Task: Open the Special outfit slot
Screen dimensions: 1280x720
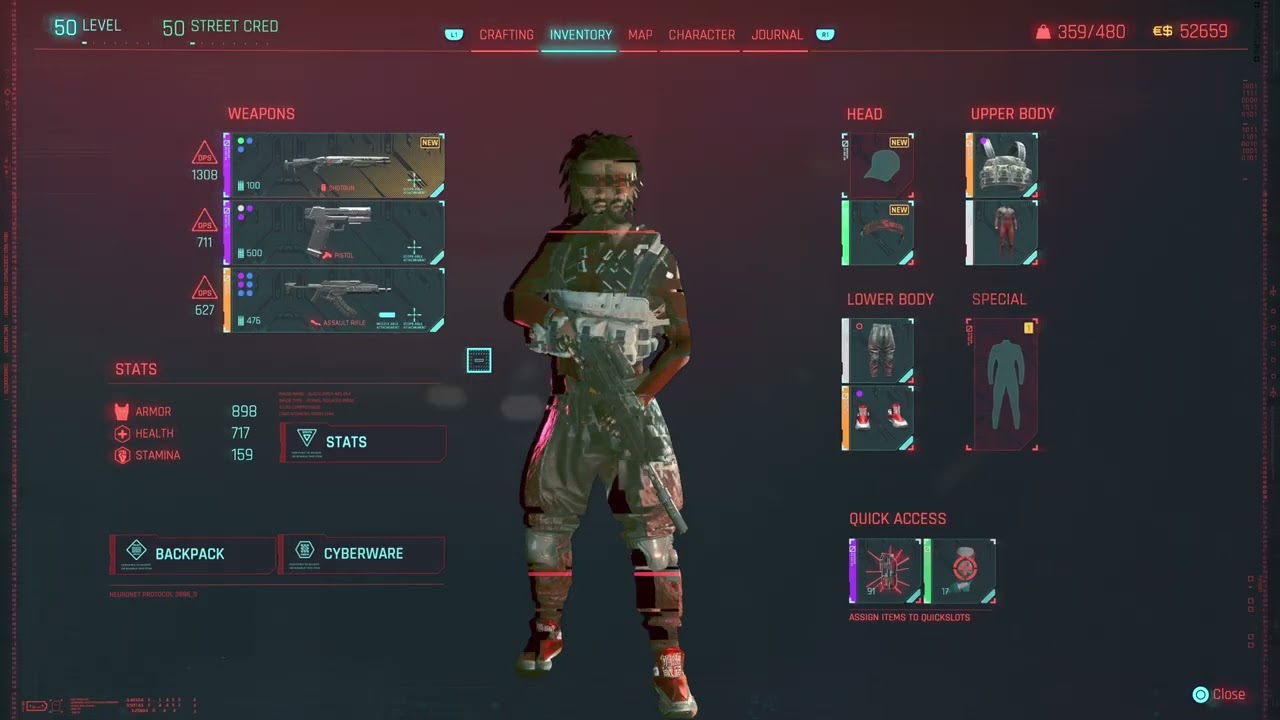Action: coord(1003,384)
